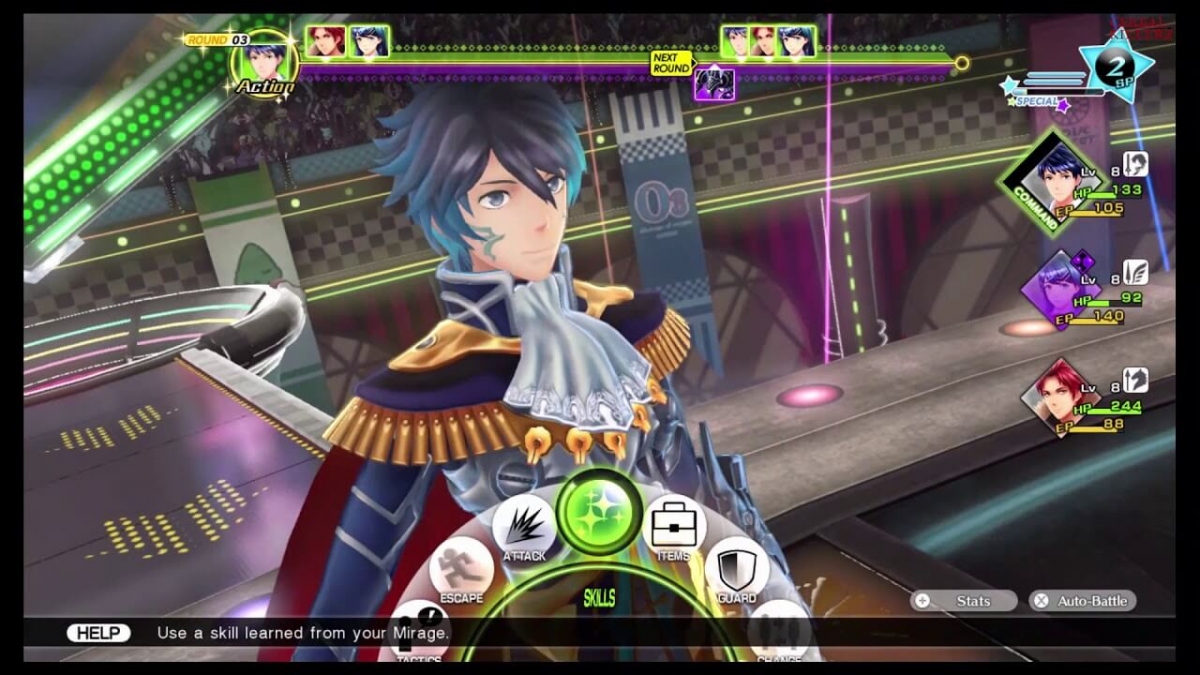Select the blue-haired party member portrait
Viewport: 1200px width, 675px height.
point(1061,182)
